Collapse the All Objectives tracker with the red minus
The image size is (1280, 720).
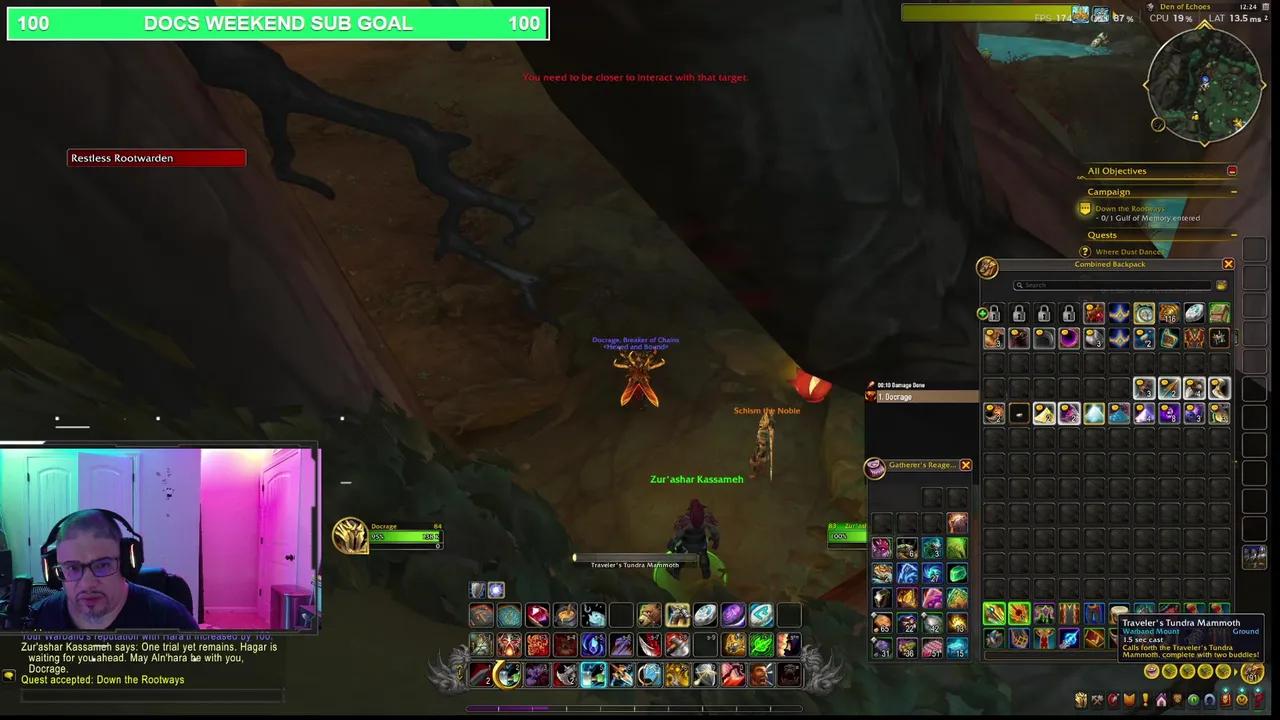(1232, 171)
